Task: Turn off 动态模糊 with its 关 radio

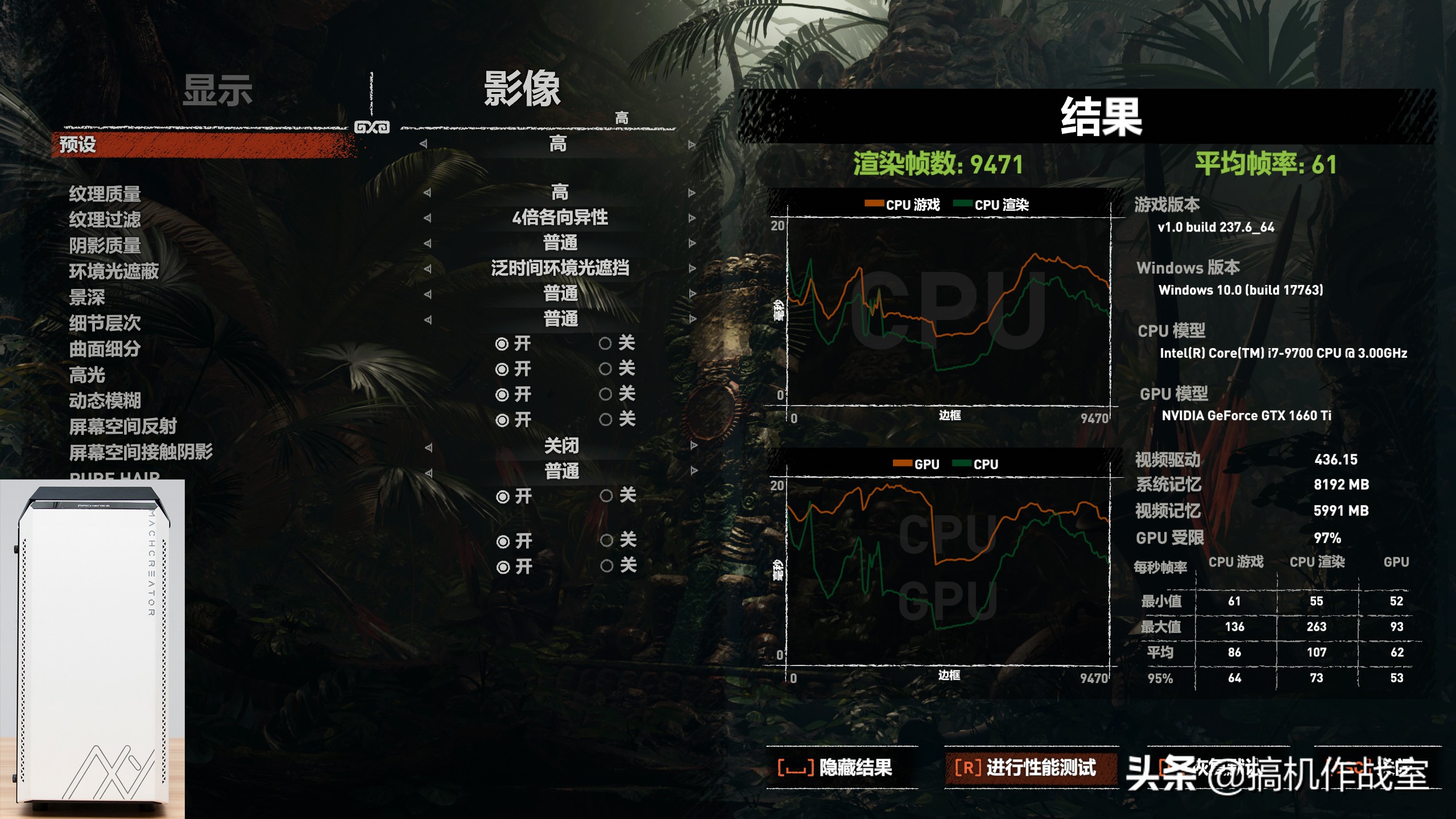Action: (x=605, y=393)
